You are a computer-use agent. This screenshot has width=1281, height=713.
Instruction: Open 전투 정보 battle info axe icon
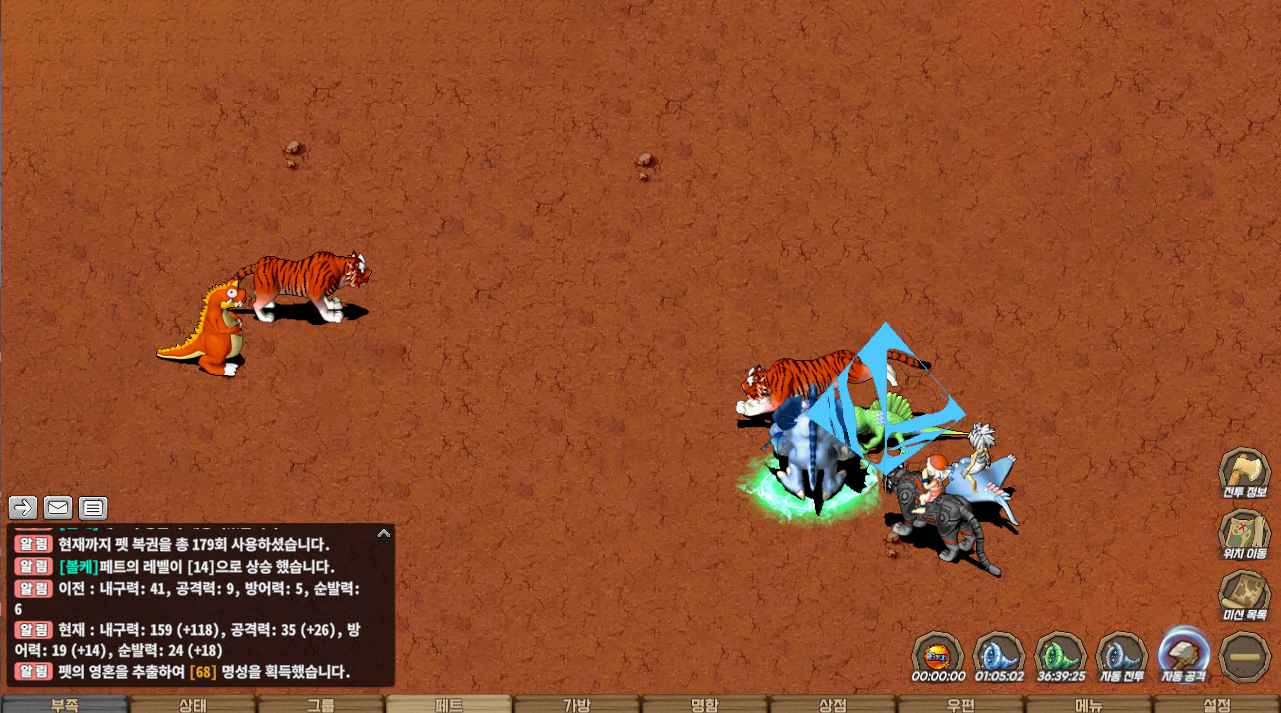point(1244,470)
